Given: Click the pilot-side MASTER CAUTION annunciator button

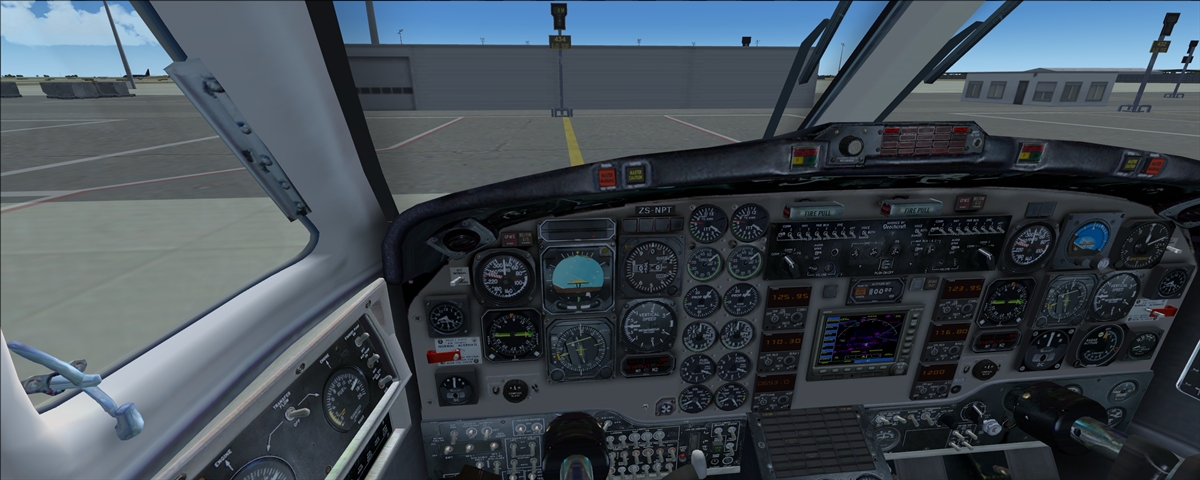Looking at the screenshot, I should 634,175.
